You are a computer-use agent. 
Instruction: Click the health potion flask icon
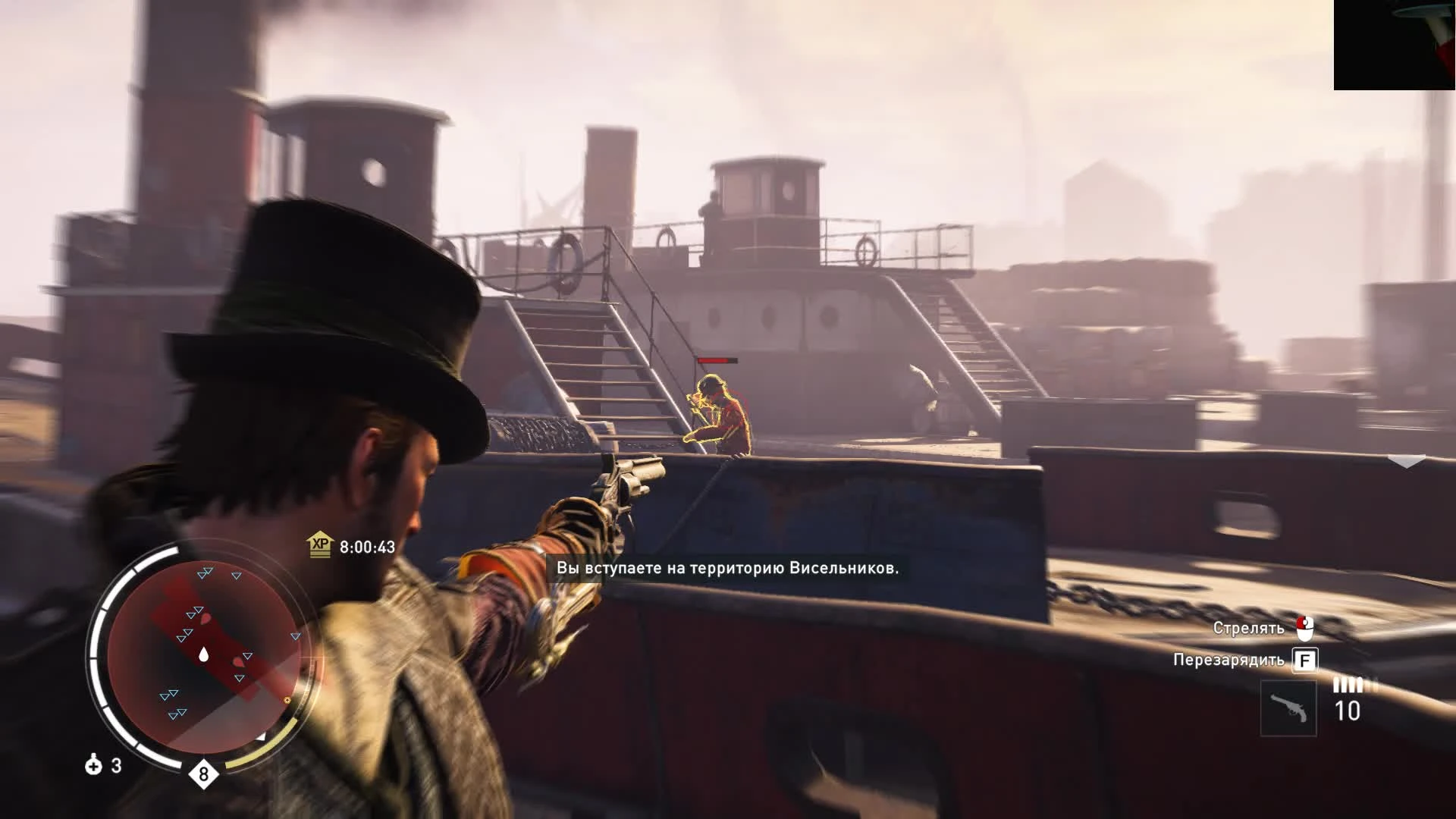pyautogui.click(x=93, y=767)
